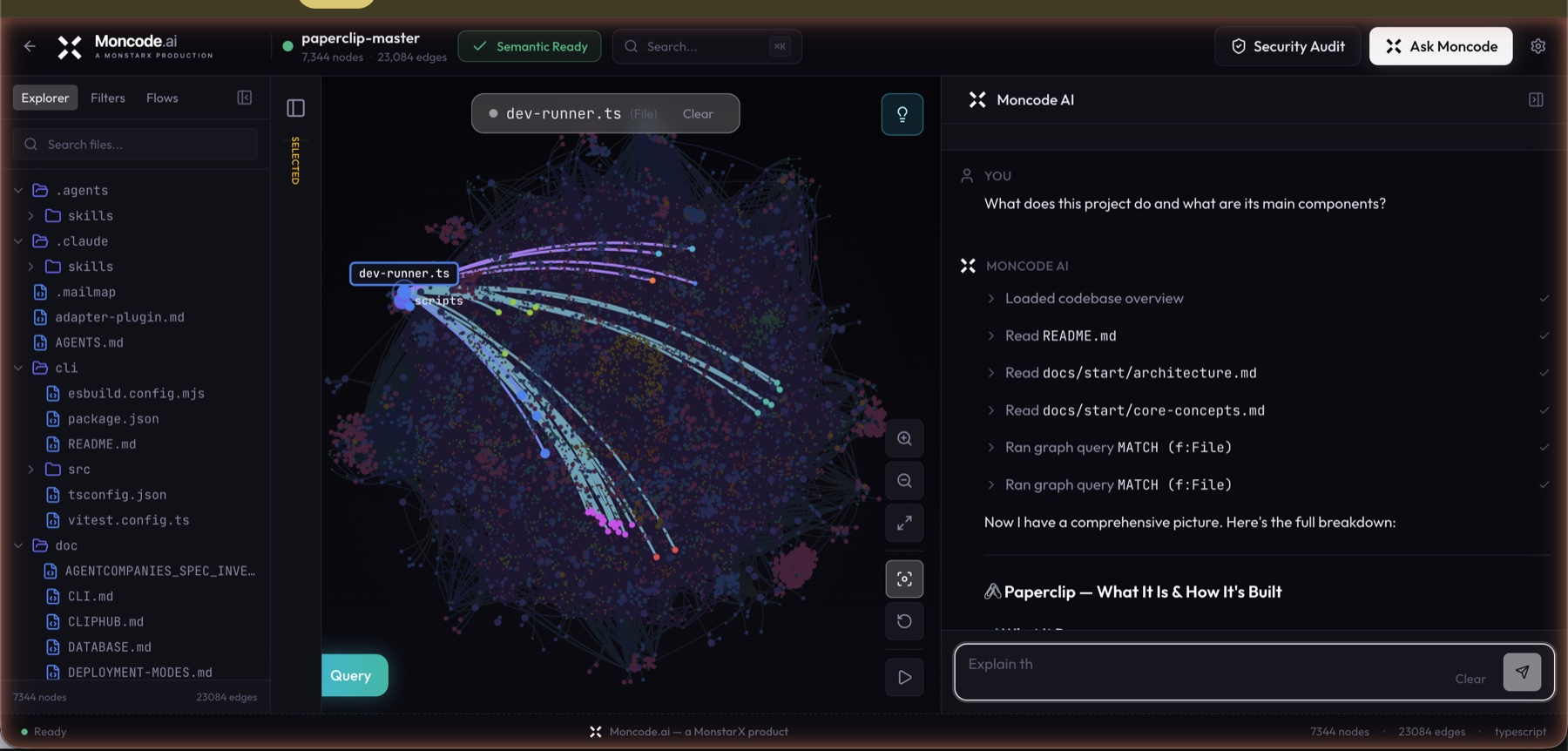Run the Query action button
Screen dimensions: 1568x751
(x=354, y=675)
